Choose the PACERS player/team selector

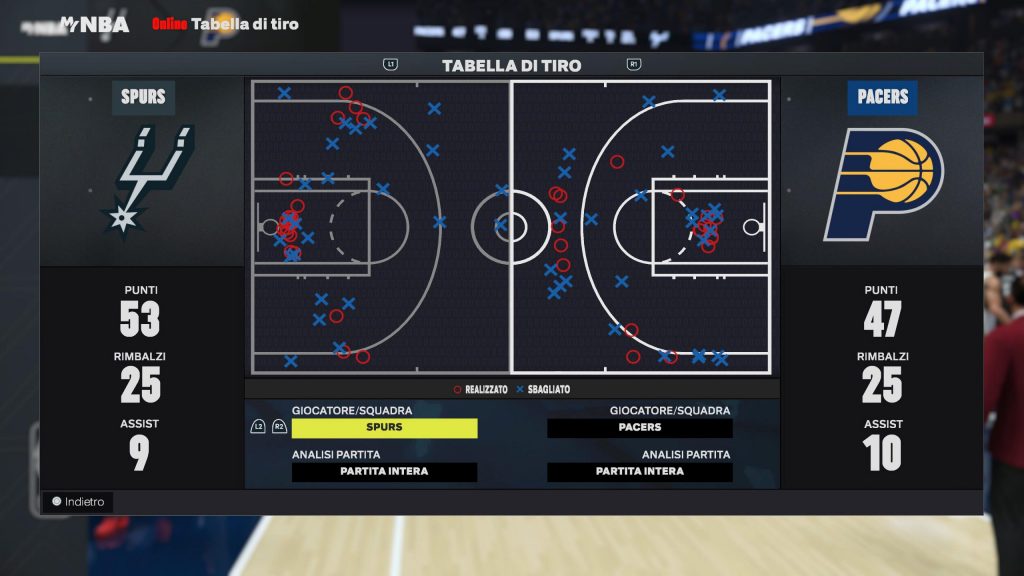(x=640, y=428)
